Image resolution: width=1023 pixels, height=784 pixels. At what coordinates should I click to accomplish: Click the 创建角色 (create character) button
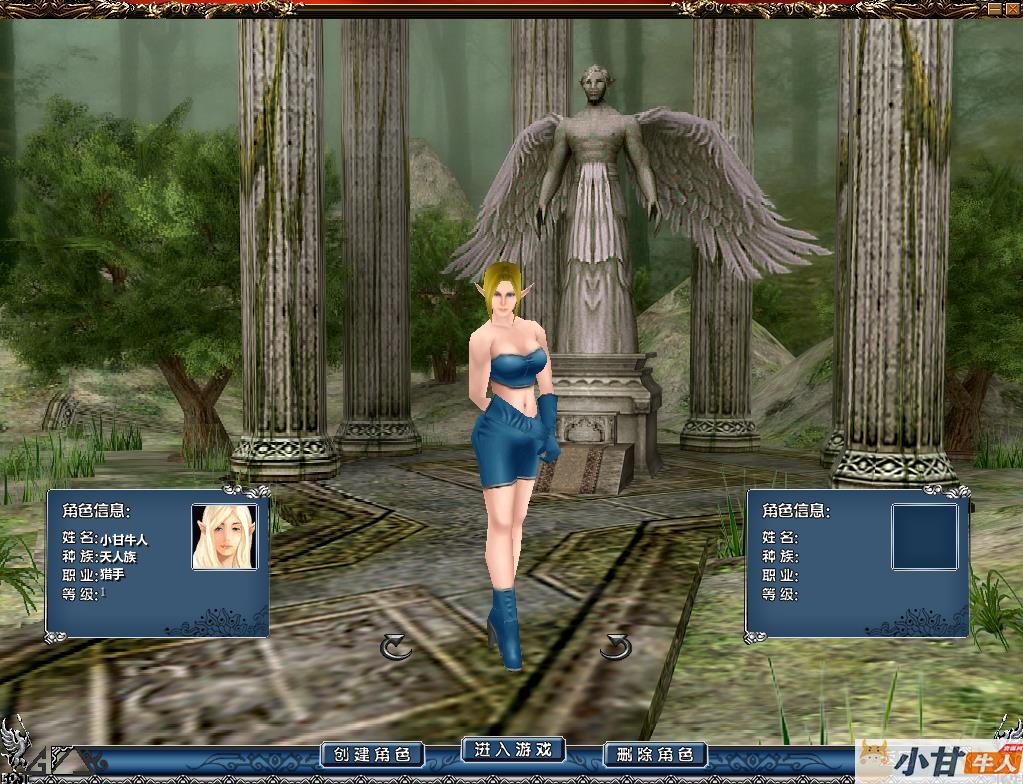point(372,754)
